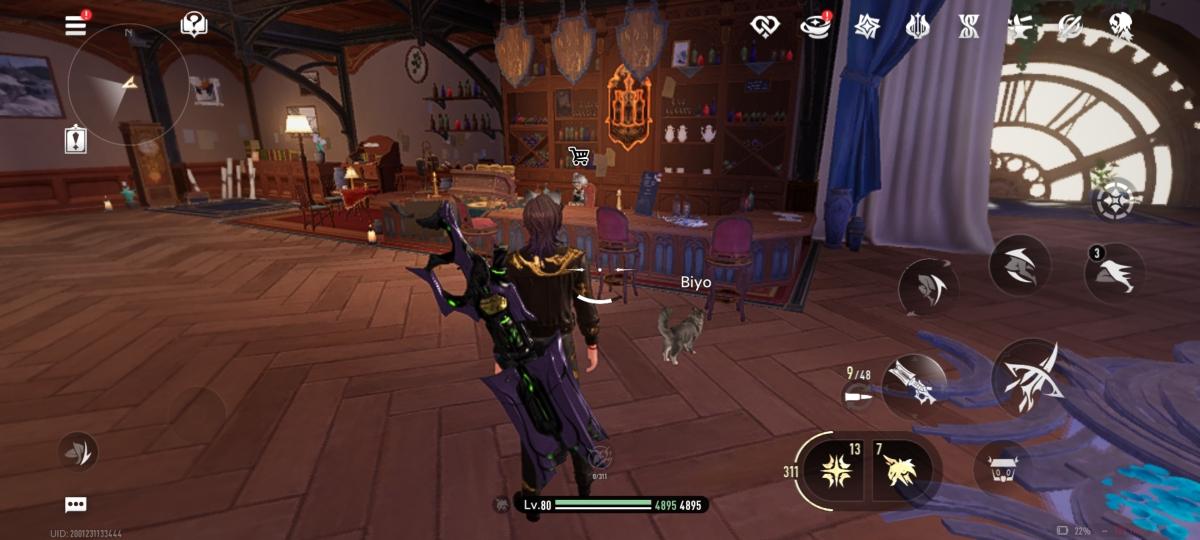The image size is (1200, 540).
Task: Activate the skill showing charge count 3
Action: tap(1115, 273)
